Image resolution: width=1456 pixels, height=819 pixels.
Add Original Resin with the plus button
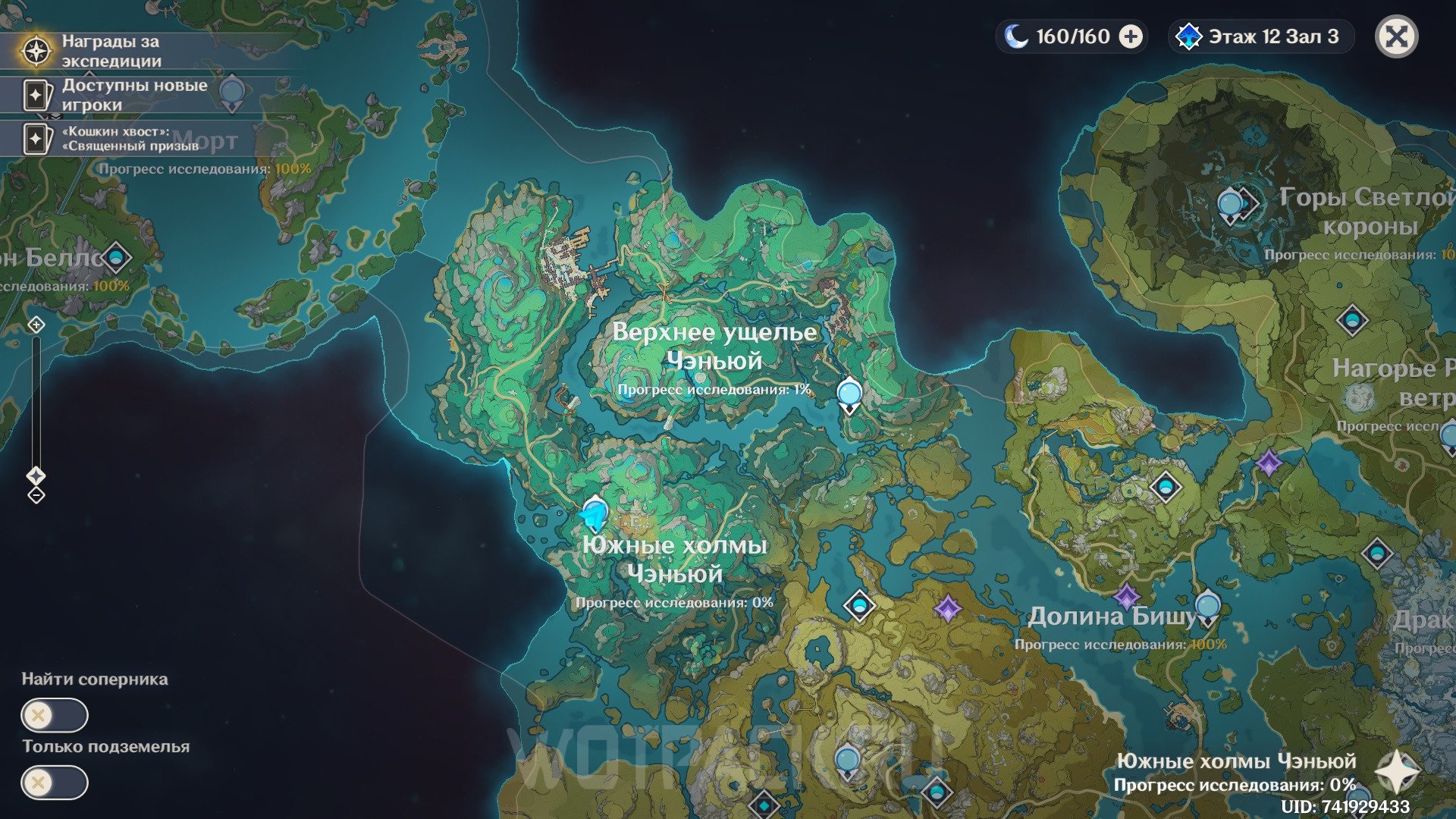point(1131,36)
